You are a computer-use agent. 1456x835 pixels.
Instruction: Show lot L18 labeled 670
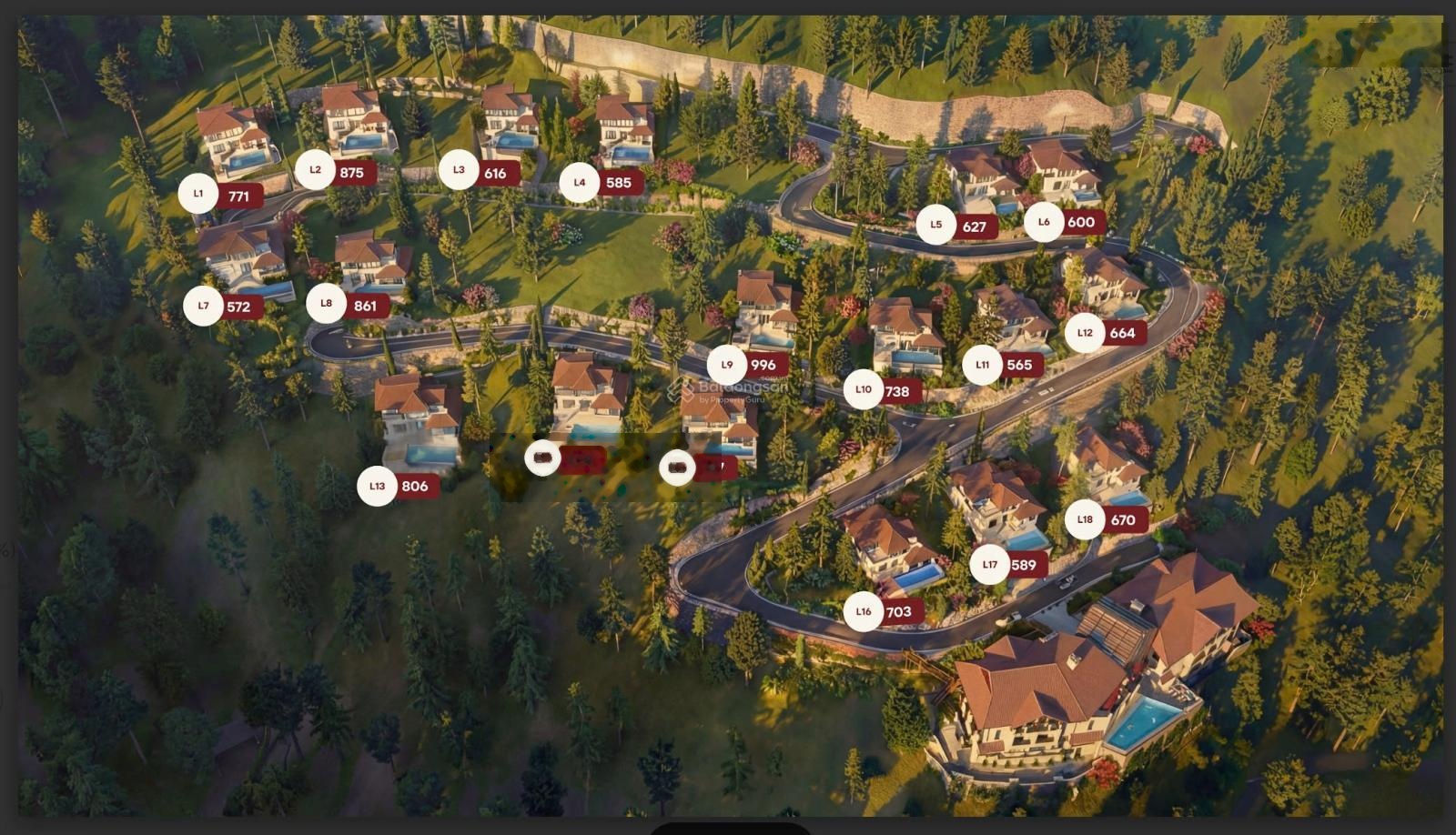point(1085,520)
